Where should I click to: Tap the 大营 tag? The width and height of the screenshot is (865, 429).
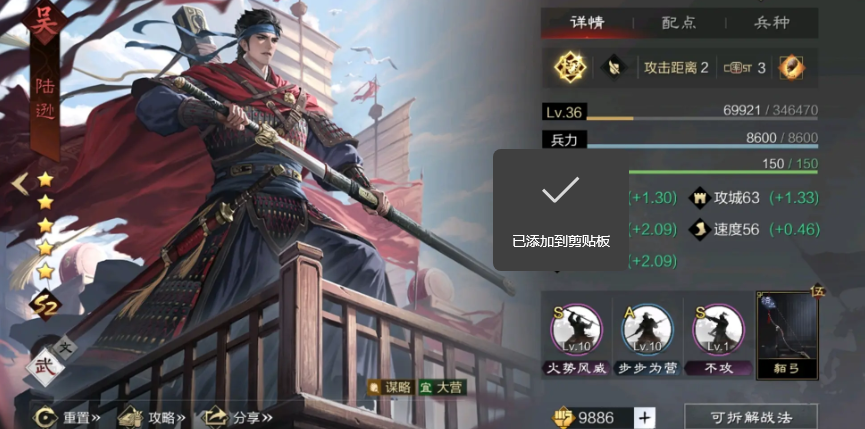click(x=441, y=387)
